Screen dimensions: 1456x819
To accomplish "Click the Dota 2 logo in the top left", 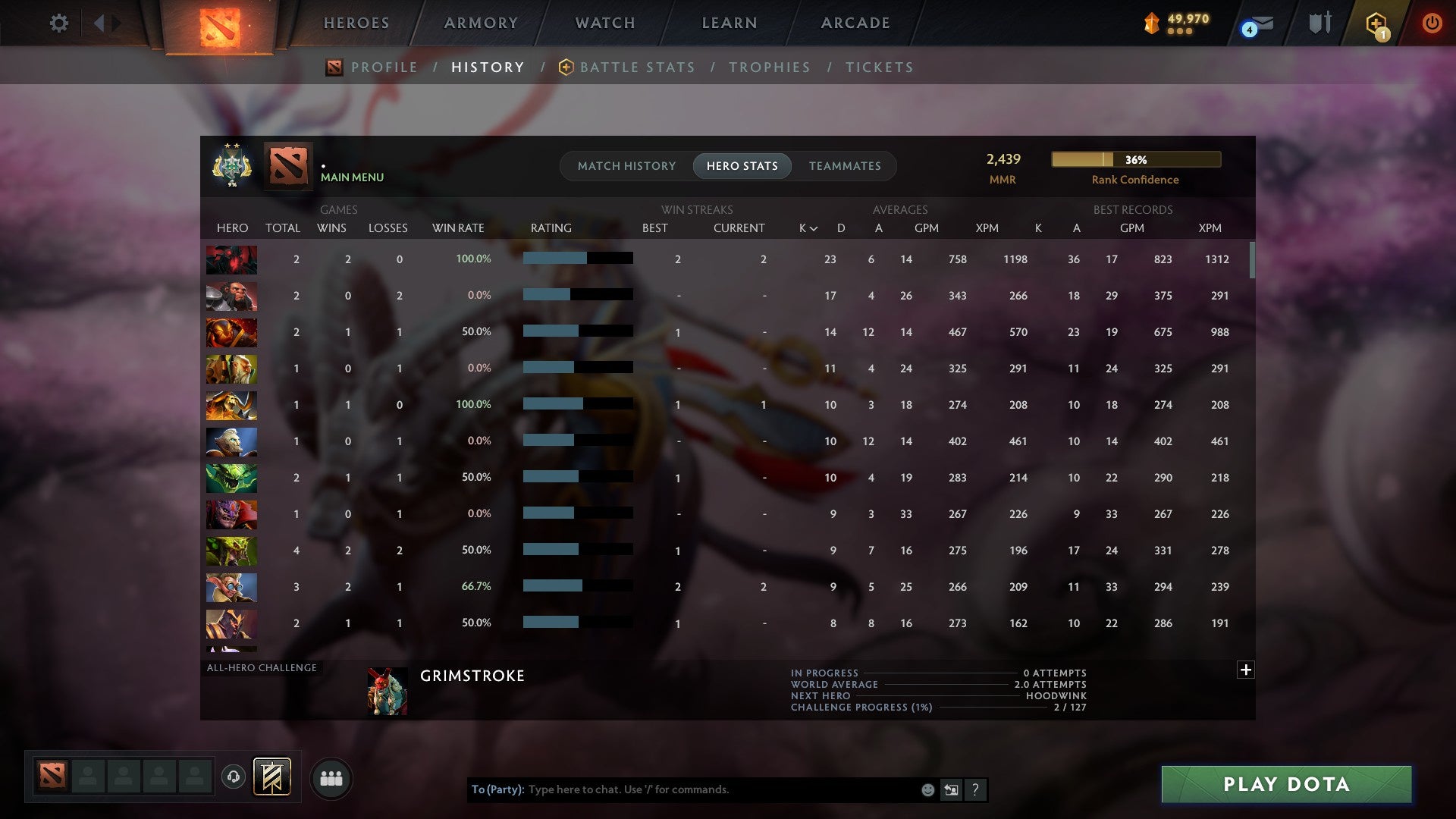I will 220,25.
